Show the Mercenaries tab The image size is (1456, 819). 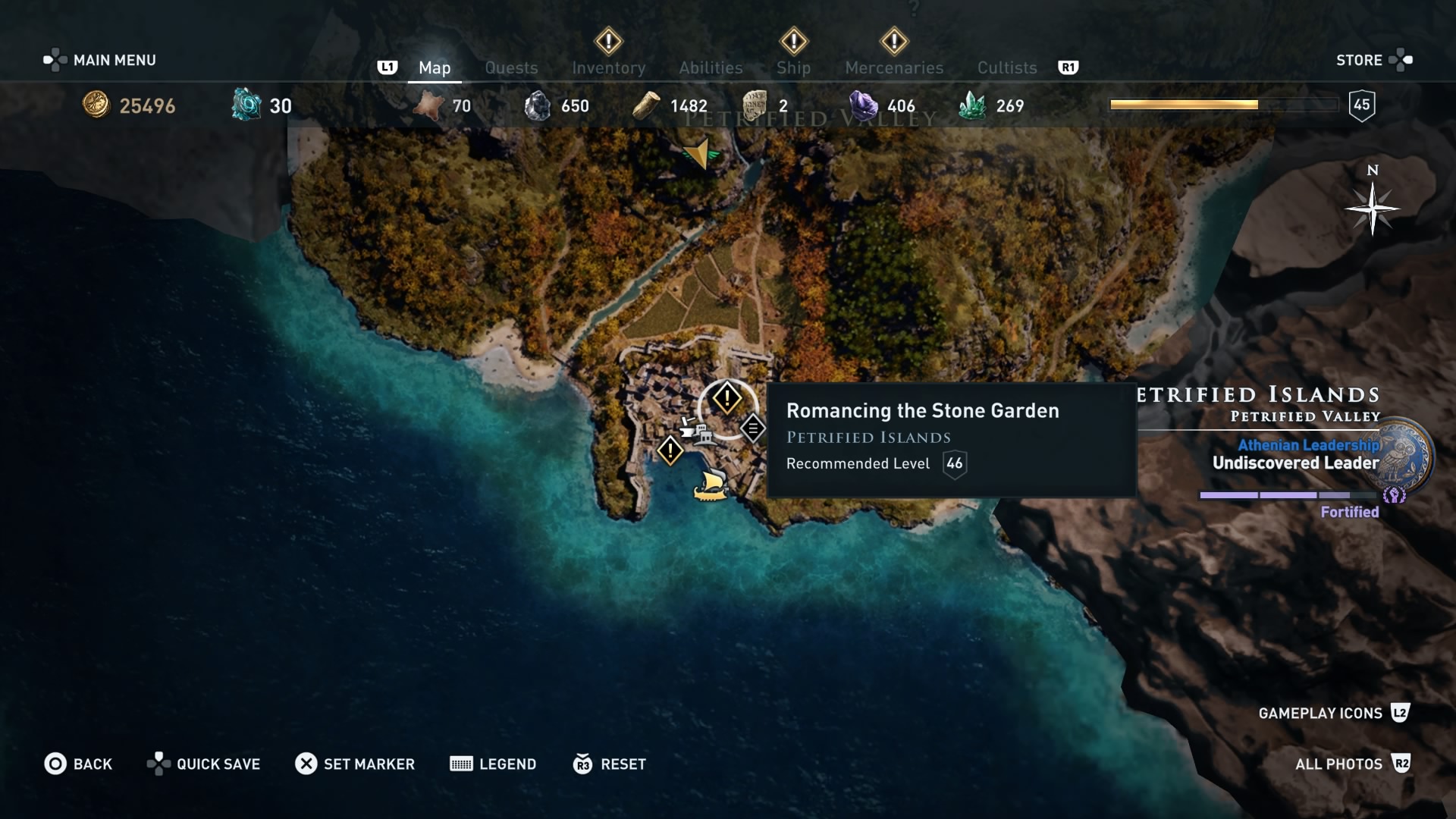[894, 67]
